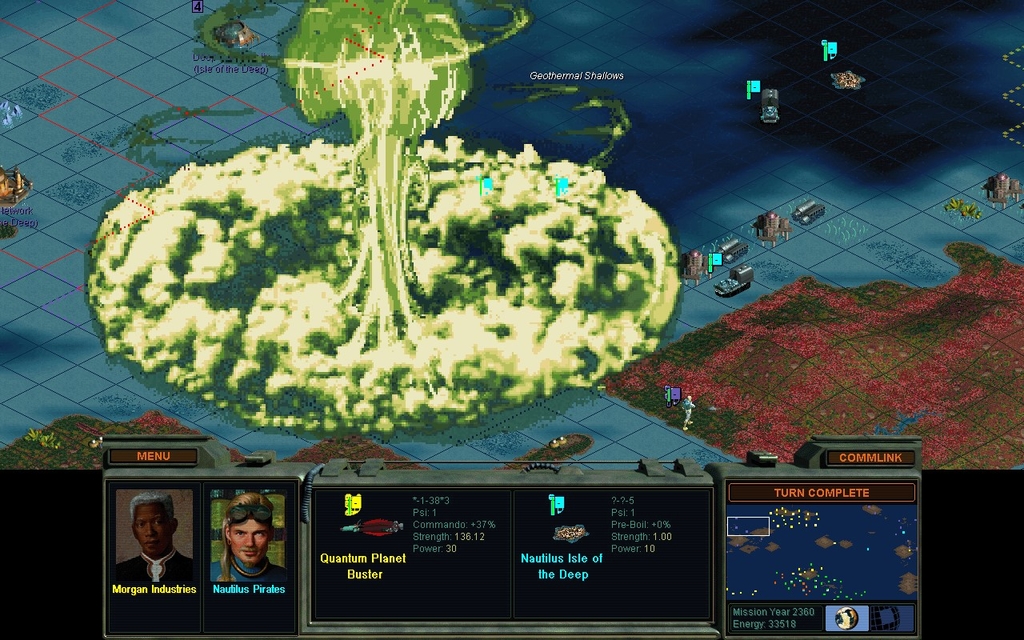Open the MENU button

(x=153, y=456)
